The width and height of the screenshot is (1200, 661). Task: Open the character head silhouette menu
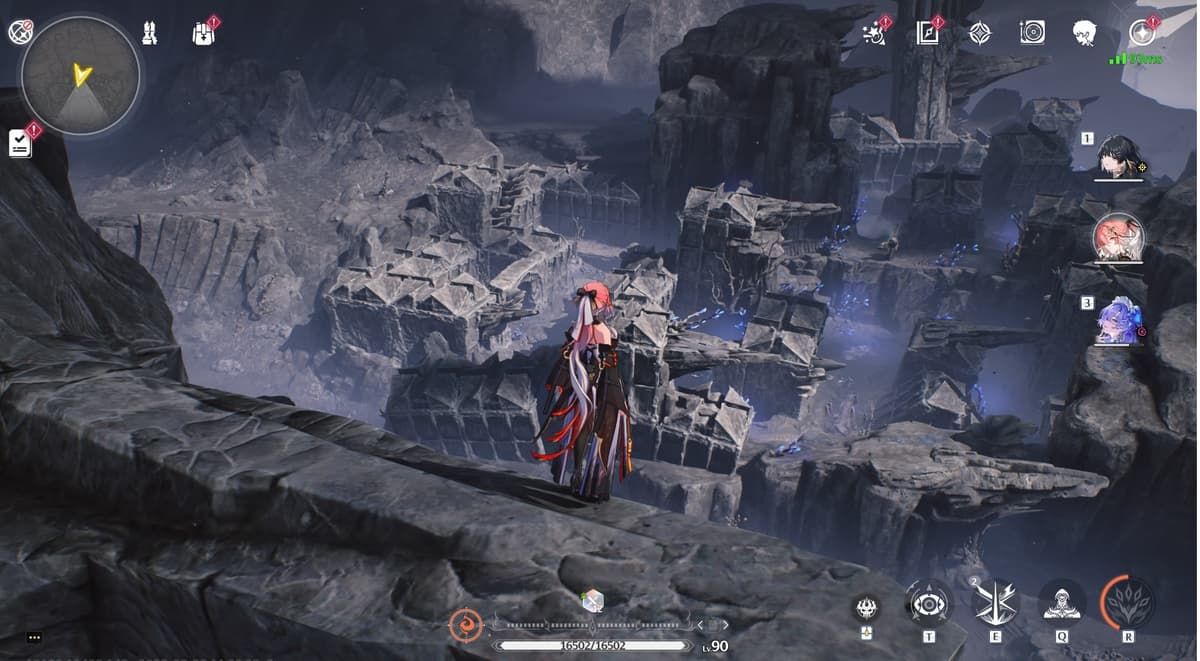point(1085,33)
